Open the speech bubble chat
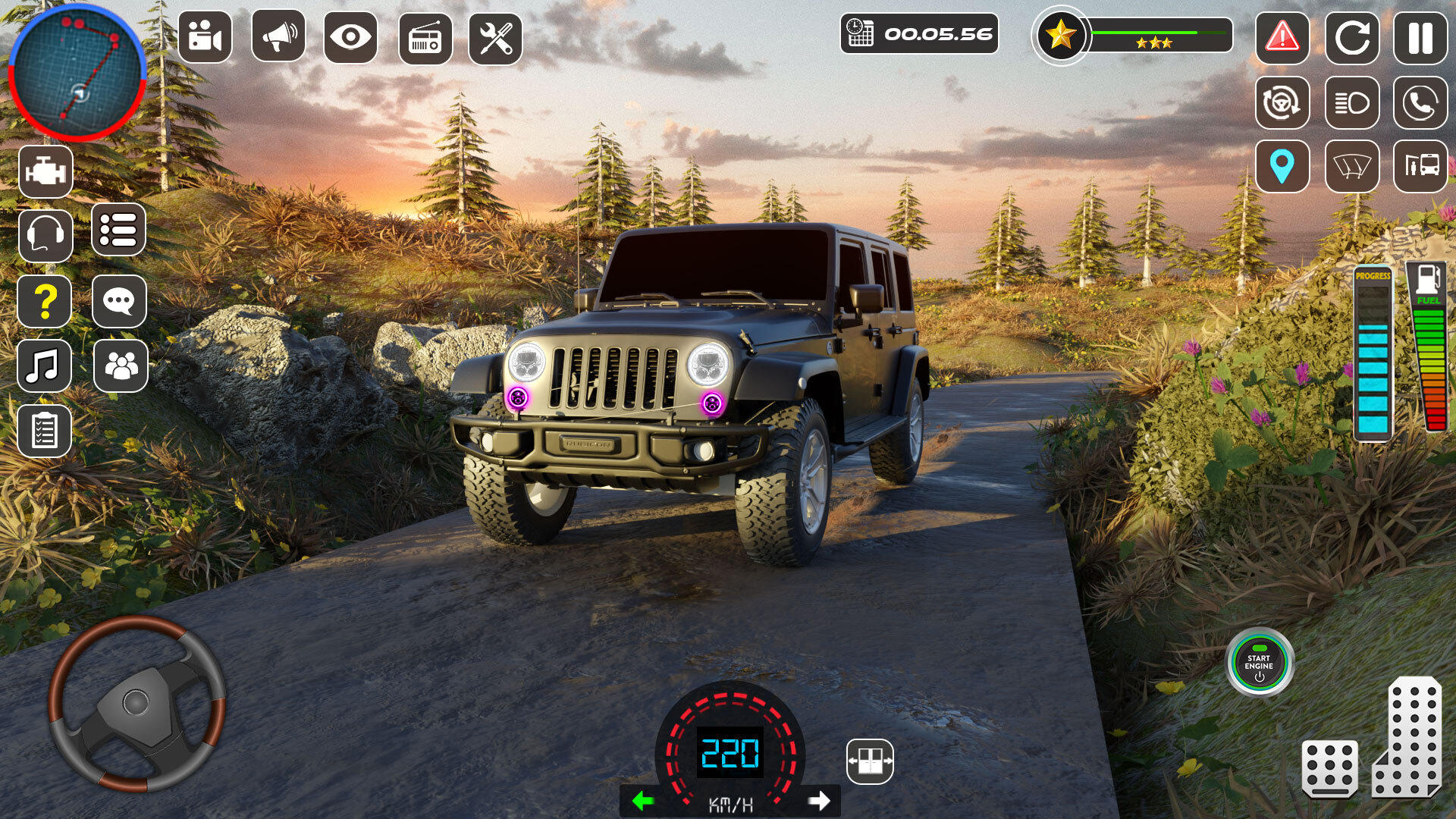 tap(119, 302)
